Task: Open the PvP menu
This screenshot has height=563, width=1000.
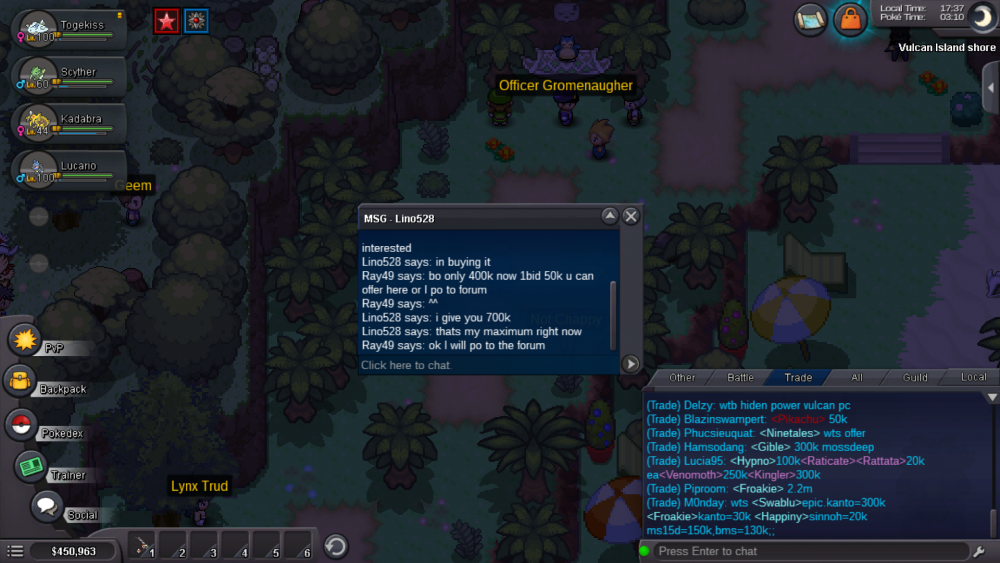Action: pyautogui.click(x=25, y=340)
